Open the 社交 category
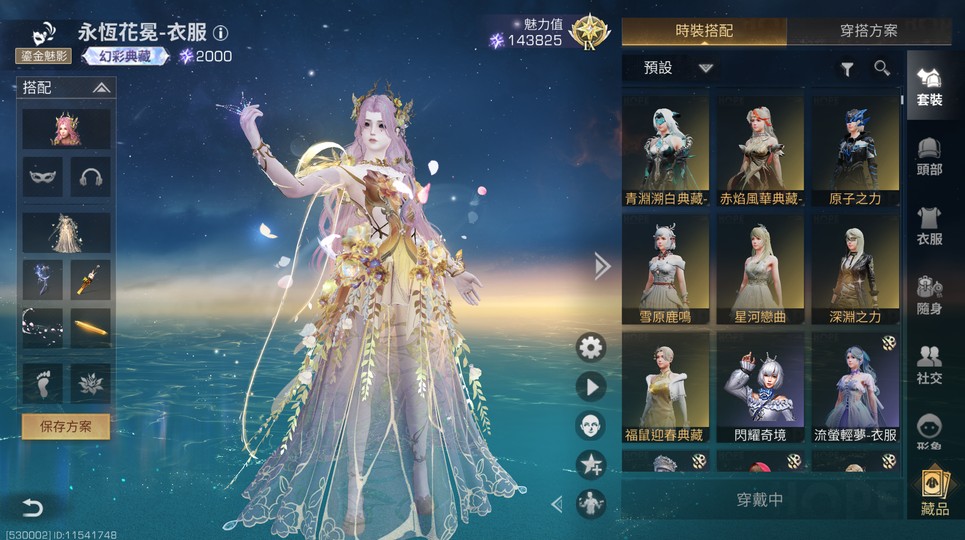965x540 pixels. tap(929, 364)
